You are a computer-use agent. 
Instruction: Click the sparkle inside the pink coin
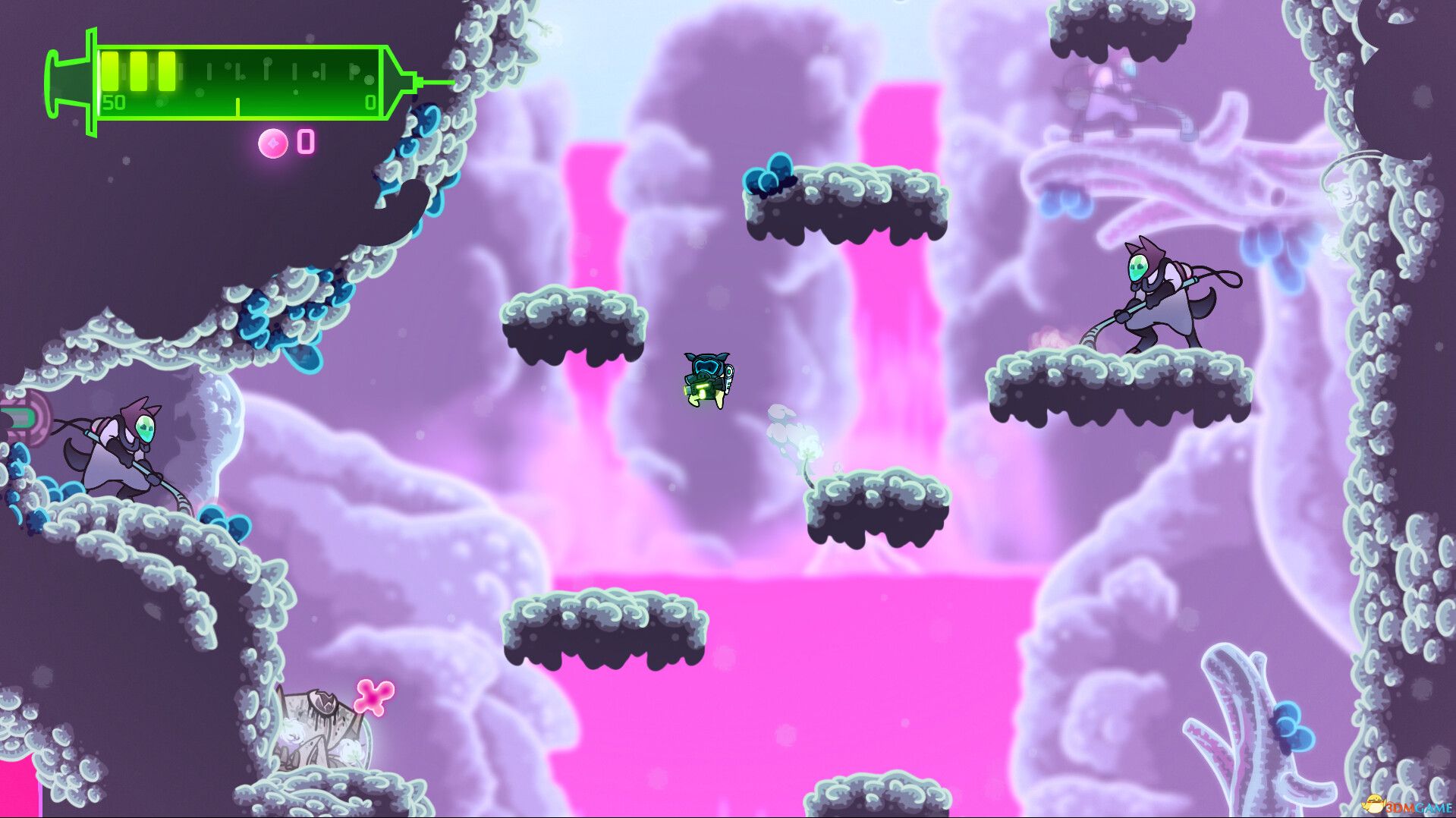pyautogui.click(x=274, y=142)
